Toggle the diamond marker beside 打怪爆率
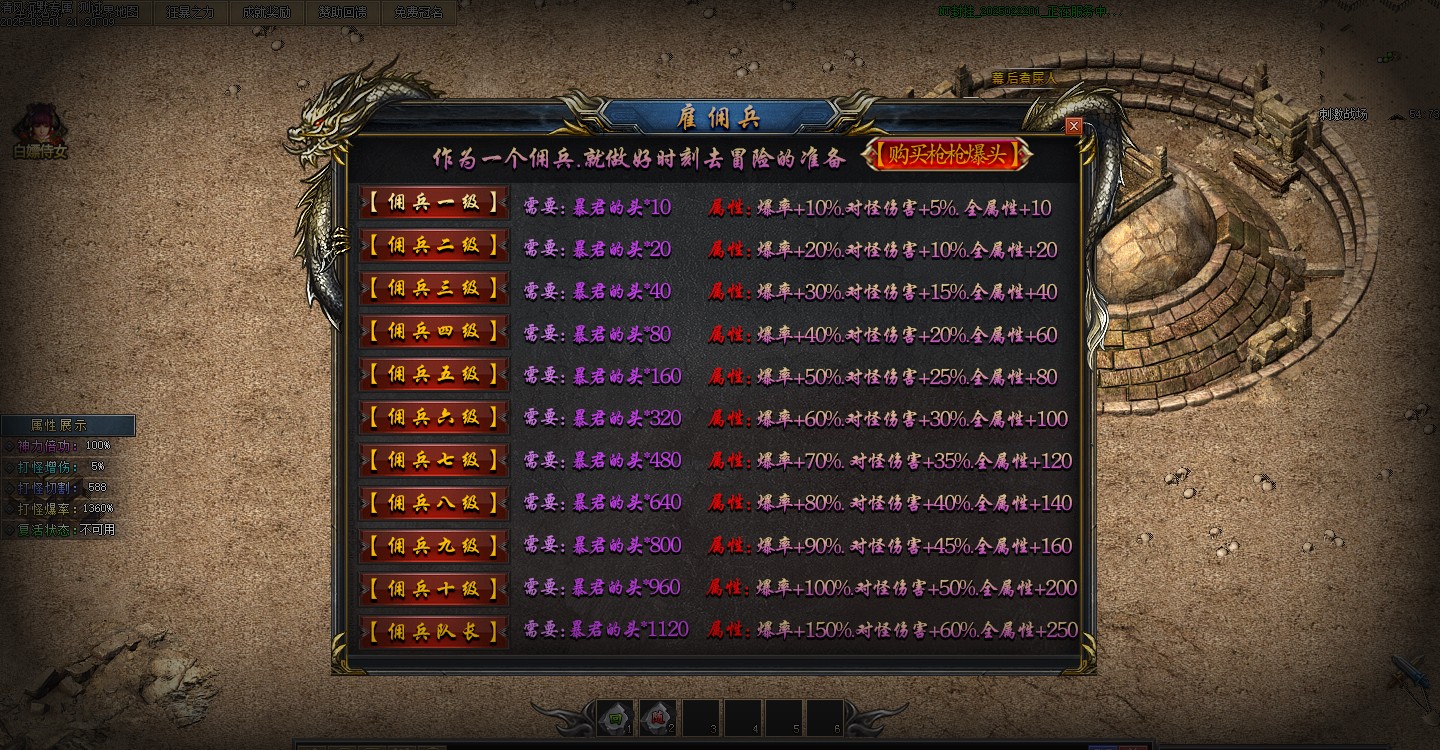Image resolution: width=1440 pixels, height=750 pixels. point(9,507)
